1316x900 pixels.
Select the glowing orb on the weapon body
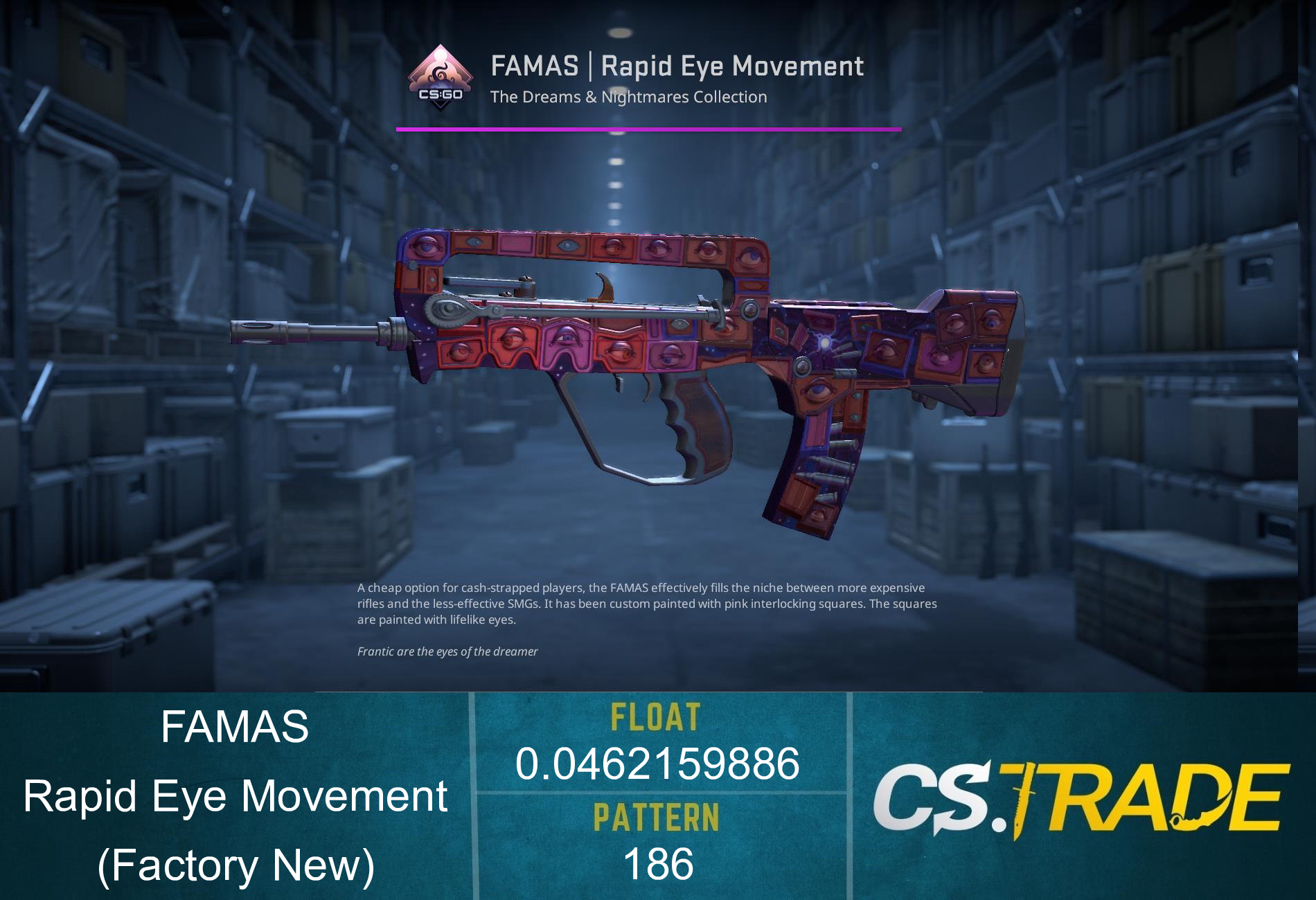826,341
